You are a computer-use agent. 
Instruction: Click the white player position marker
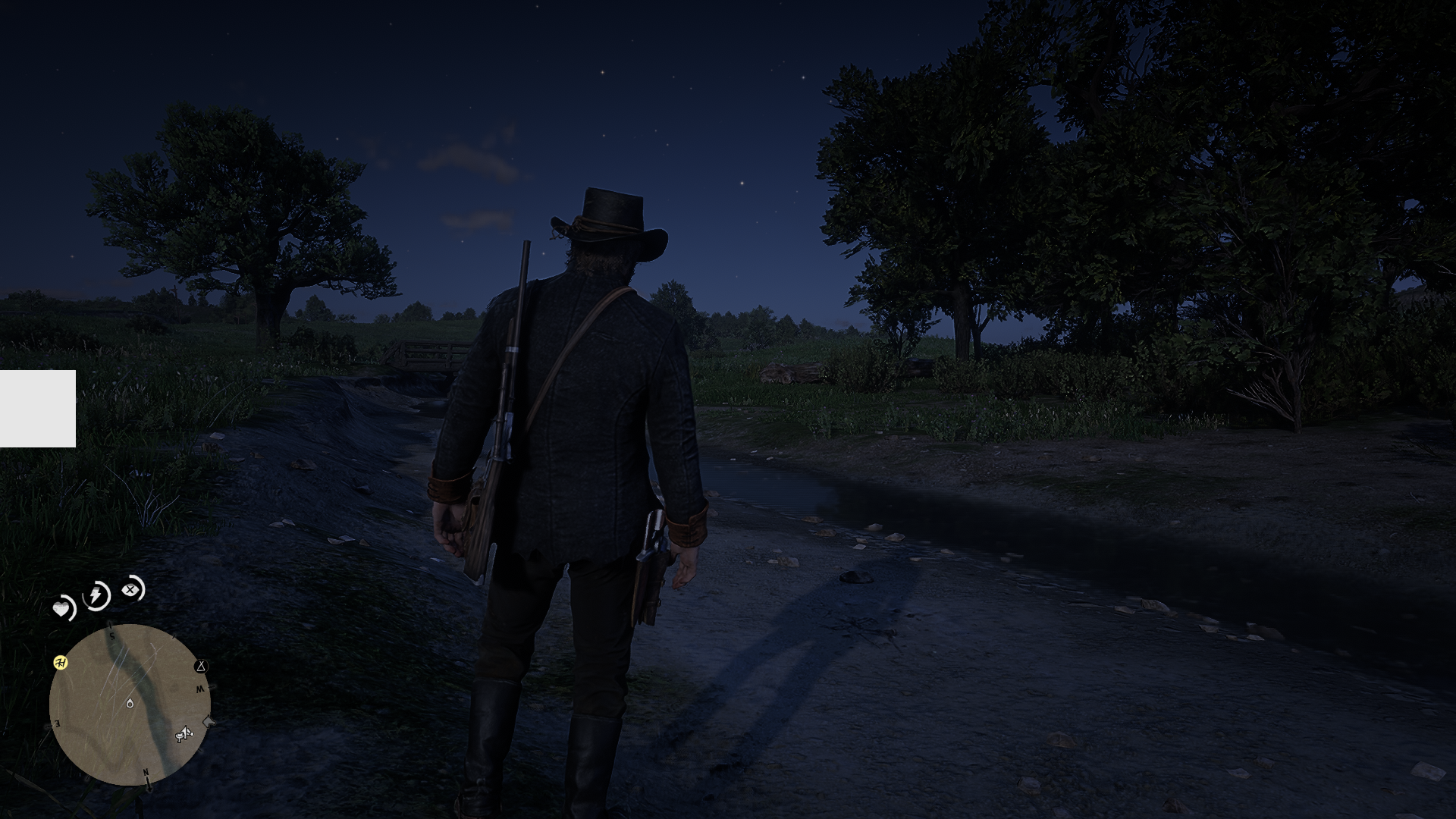tap(130, 704)
